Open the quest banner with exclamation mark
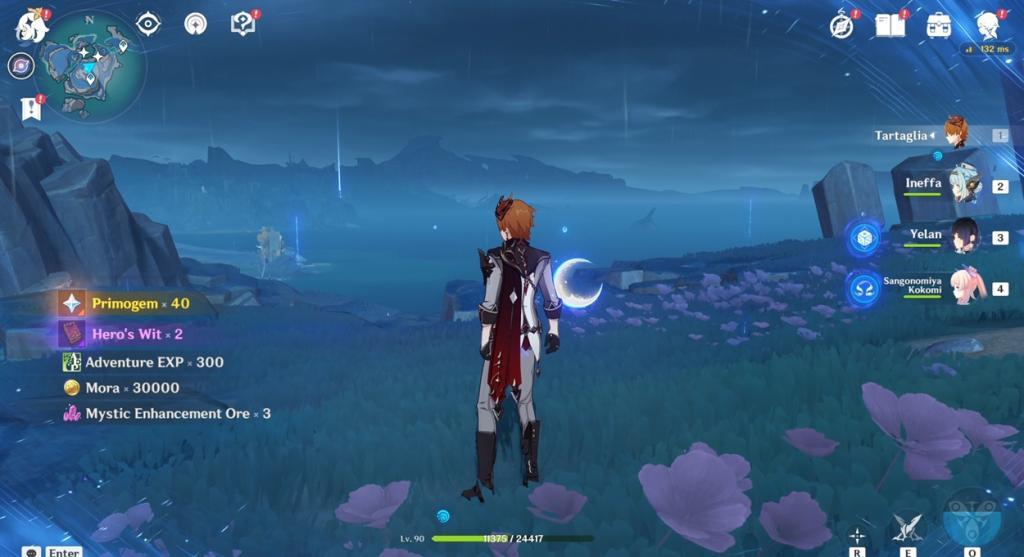The height and width of the screenshot is (557, 1024). click(31, 108)
